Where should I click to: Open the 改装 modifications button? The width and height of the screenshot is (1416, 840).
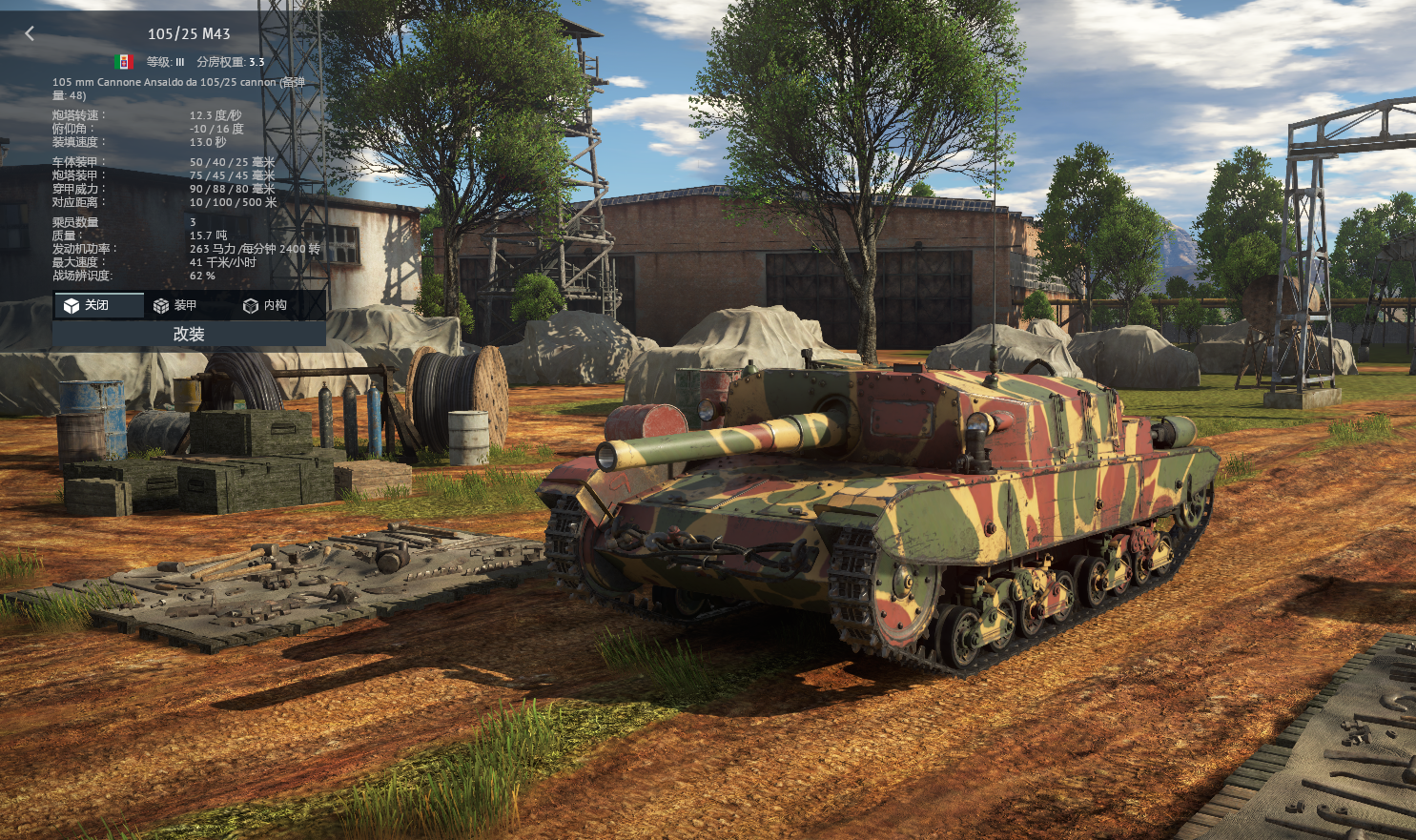(x=189, y=334)
